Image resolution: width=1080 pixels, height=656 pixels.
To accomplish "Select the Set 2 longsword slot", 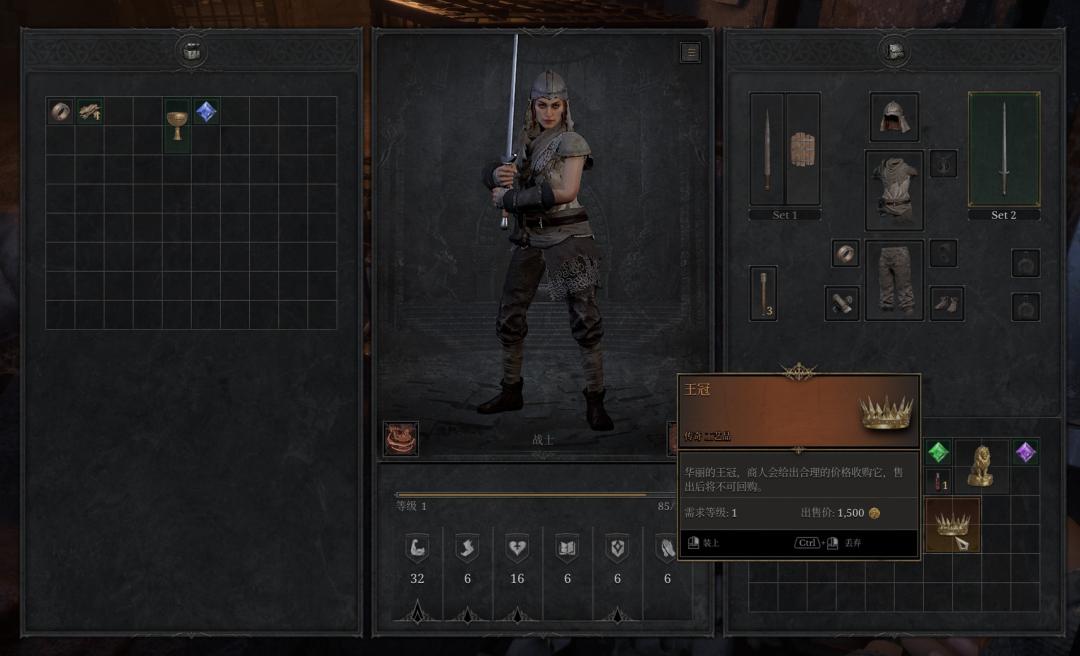I will click(1003, 149).
